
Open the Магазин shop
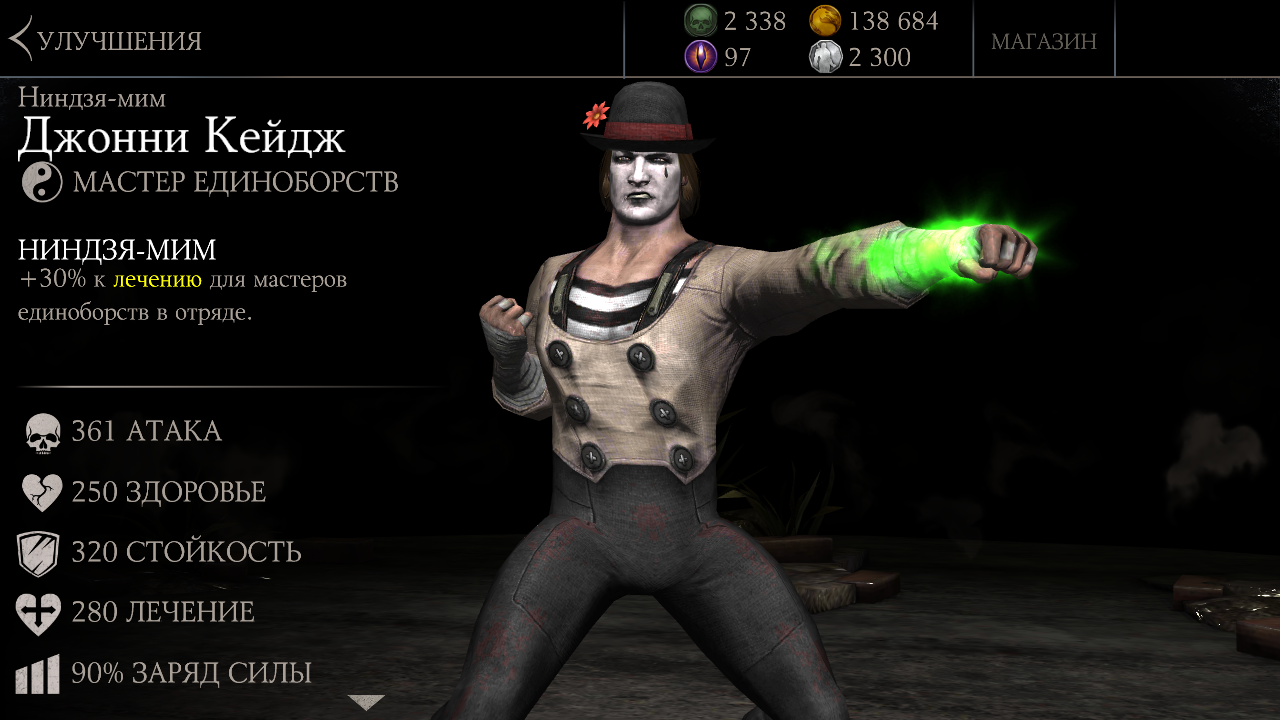[x=1043, y=41]
